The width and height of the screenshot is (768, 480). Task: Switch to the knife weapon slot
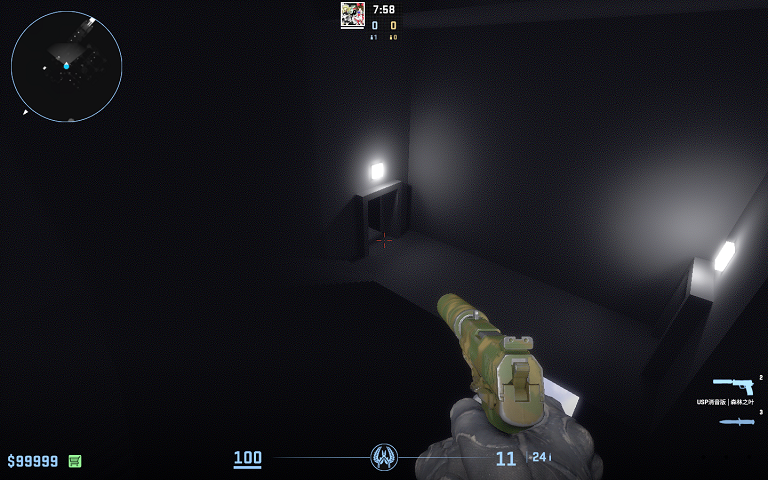click(735, 421)
